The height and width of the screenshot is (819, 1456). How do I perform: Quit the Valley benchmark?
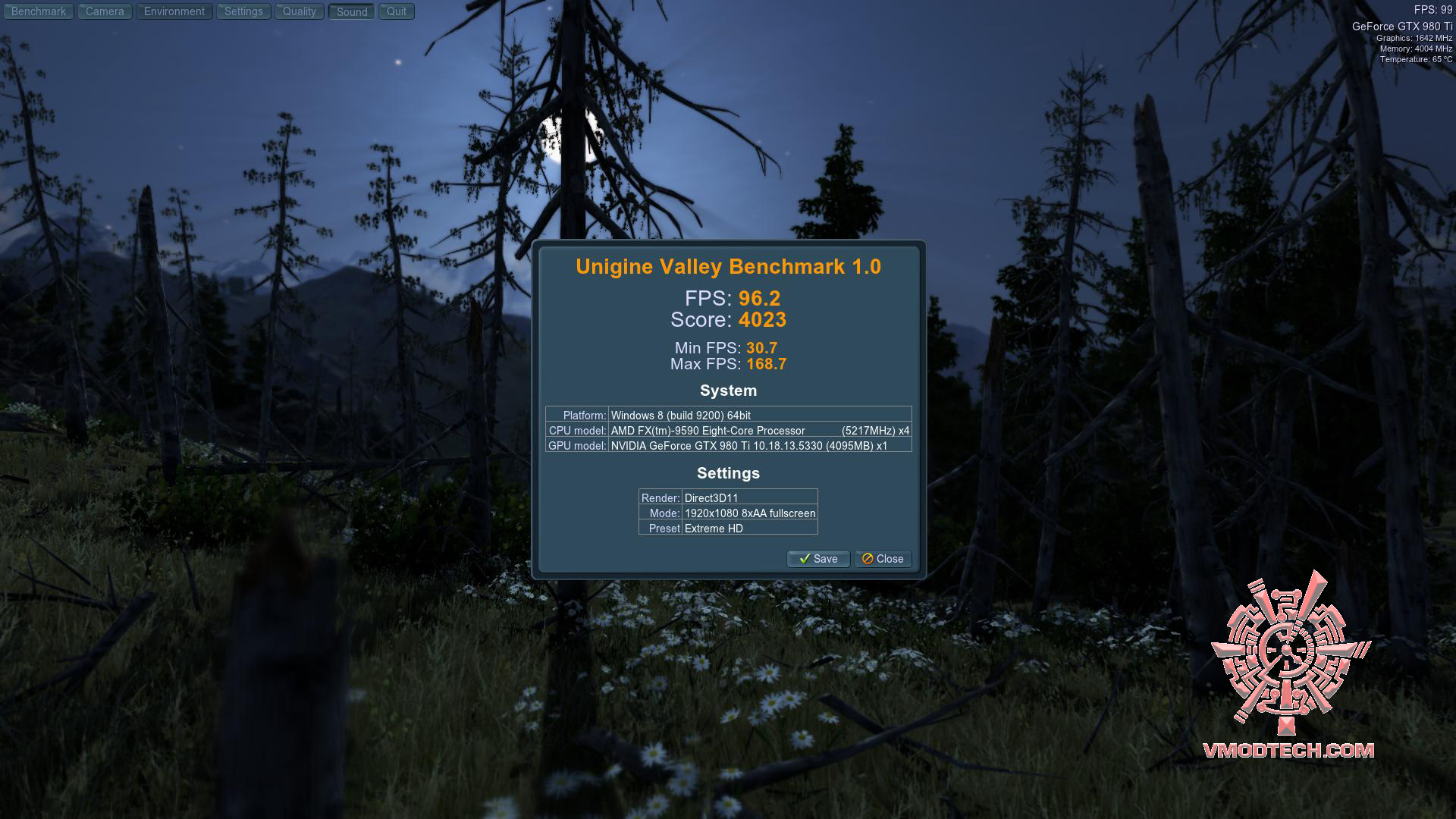point(397,11)
